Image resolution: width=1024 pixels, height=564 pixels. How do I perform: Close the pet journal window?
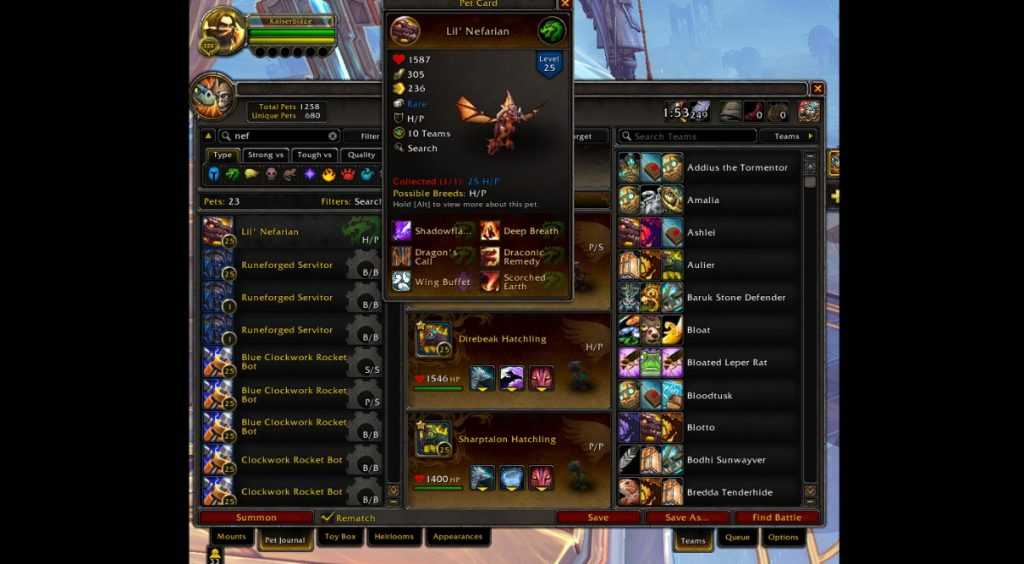tap(818, 89)
